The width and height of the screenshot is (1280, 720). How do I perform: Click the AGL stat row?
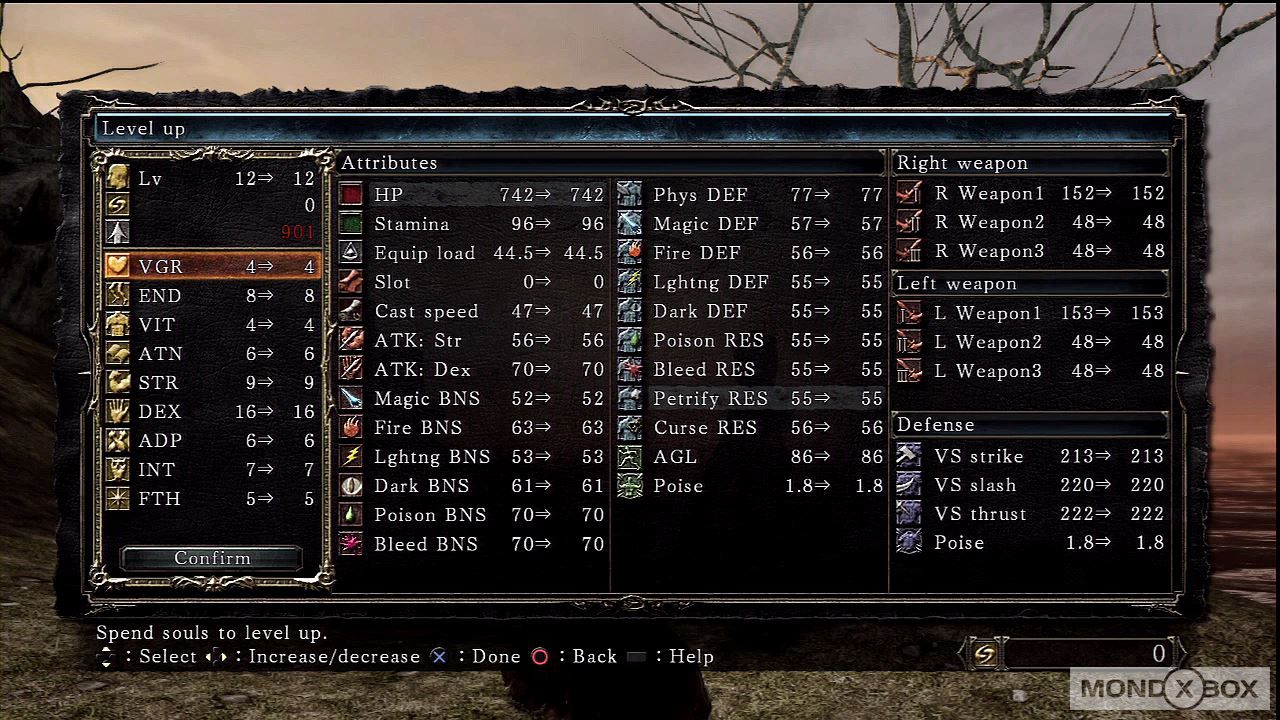click(750, 457)
